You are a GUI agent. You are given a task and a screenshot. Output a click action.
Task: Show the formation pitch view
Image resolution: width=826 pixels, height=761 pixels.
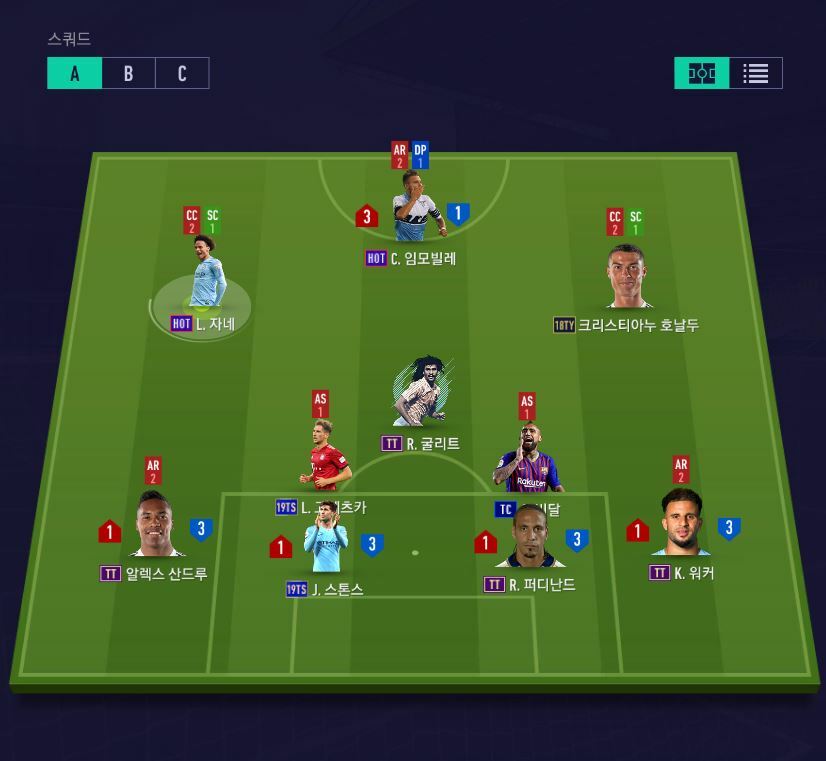click(x=702, y=73)
